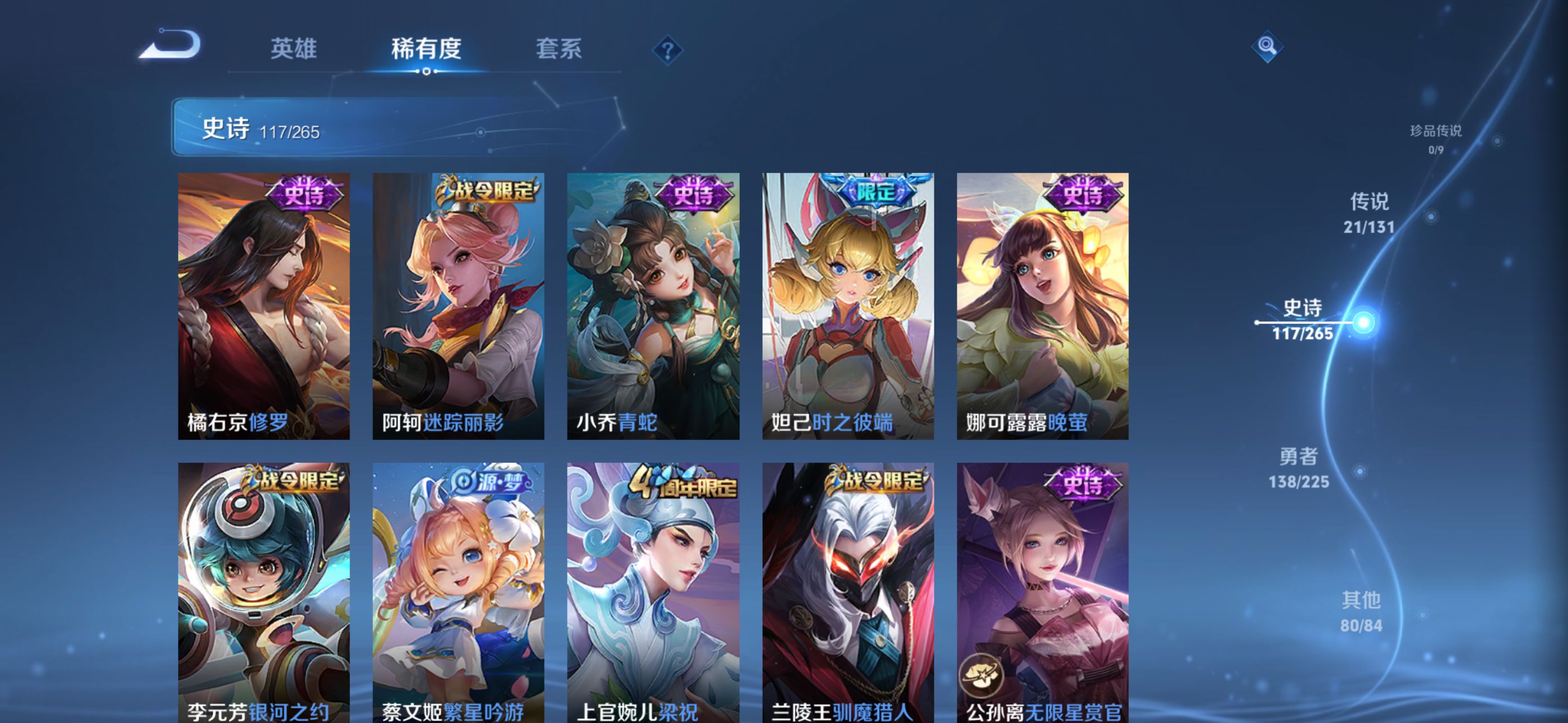Open the 套系 tab
This screenshot has height=723, width=1568.
pos(558,49)
